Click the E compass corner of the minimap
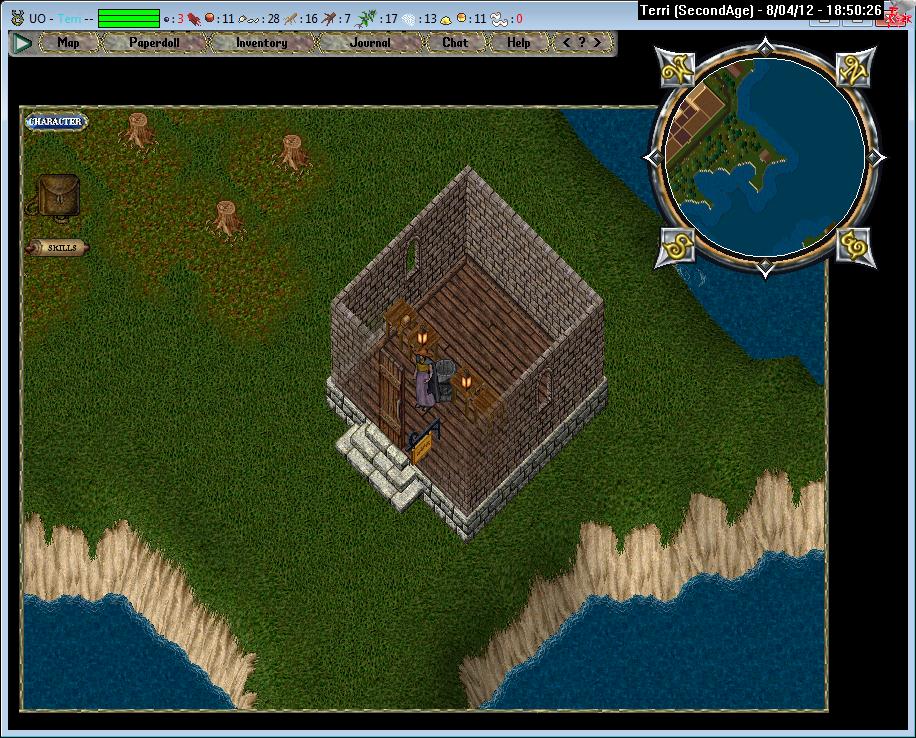This screenshot has height=738, width=916. point(856,244)
